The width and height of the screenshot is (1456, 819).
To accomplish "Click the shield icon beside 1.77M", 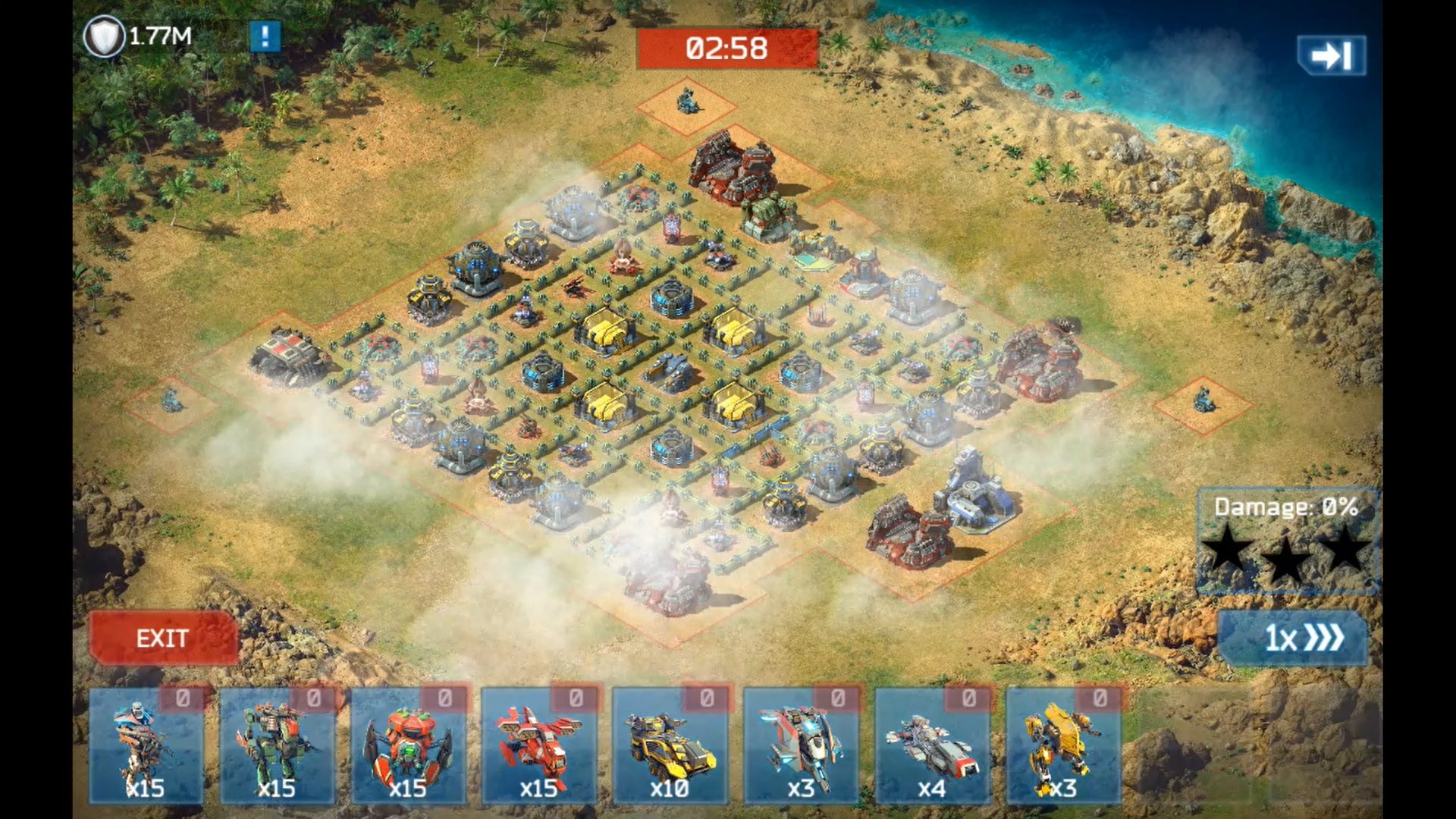I will (104, 36).
